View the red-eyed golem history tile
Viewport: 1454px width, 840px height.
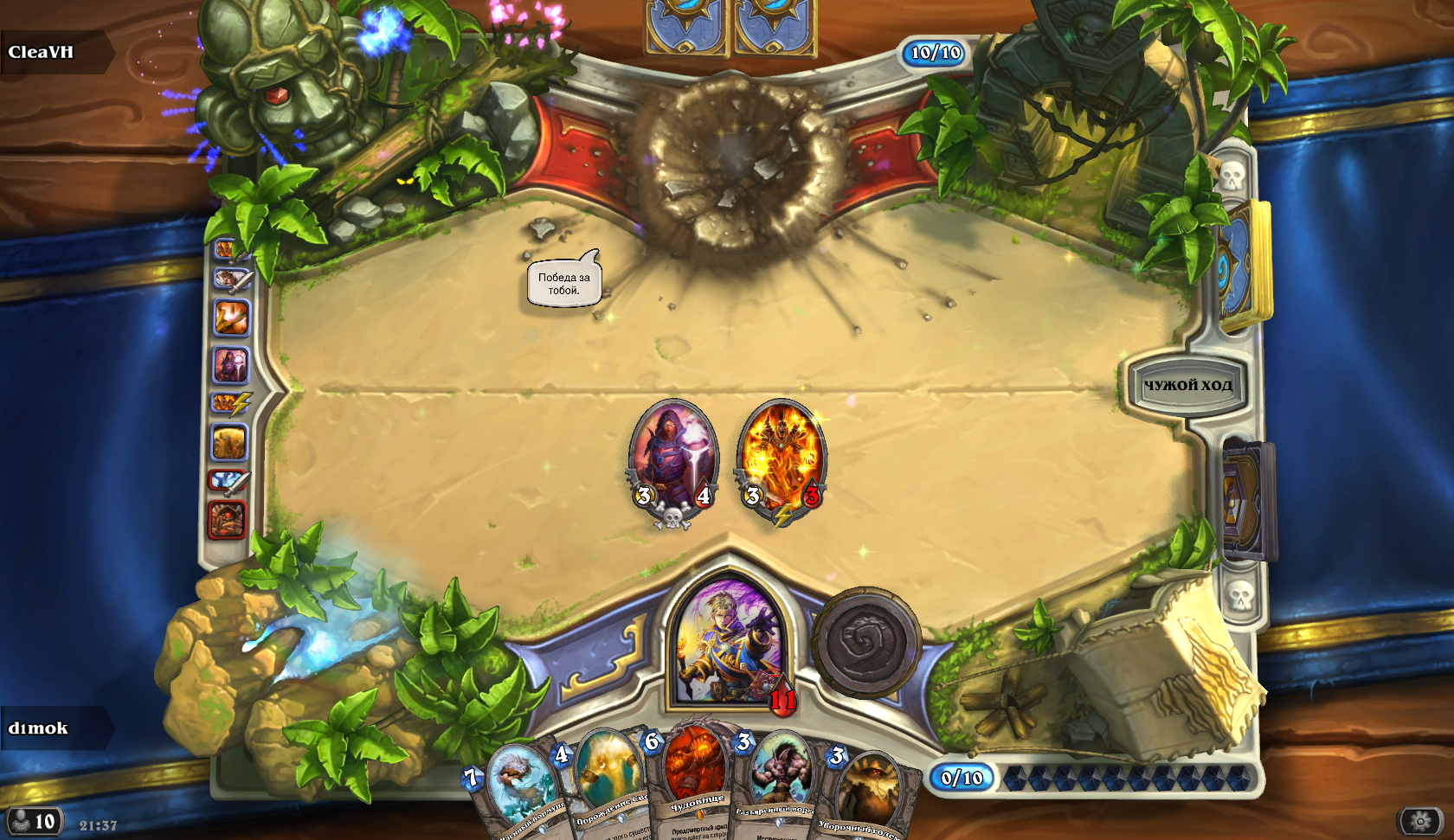(228, 520)
